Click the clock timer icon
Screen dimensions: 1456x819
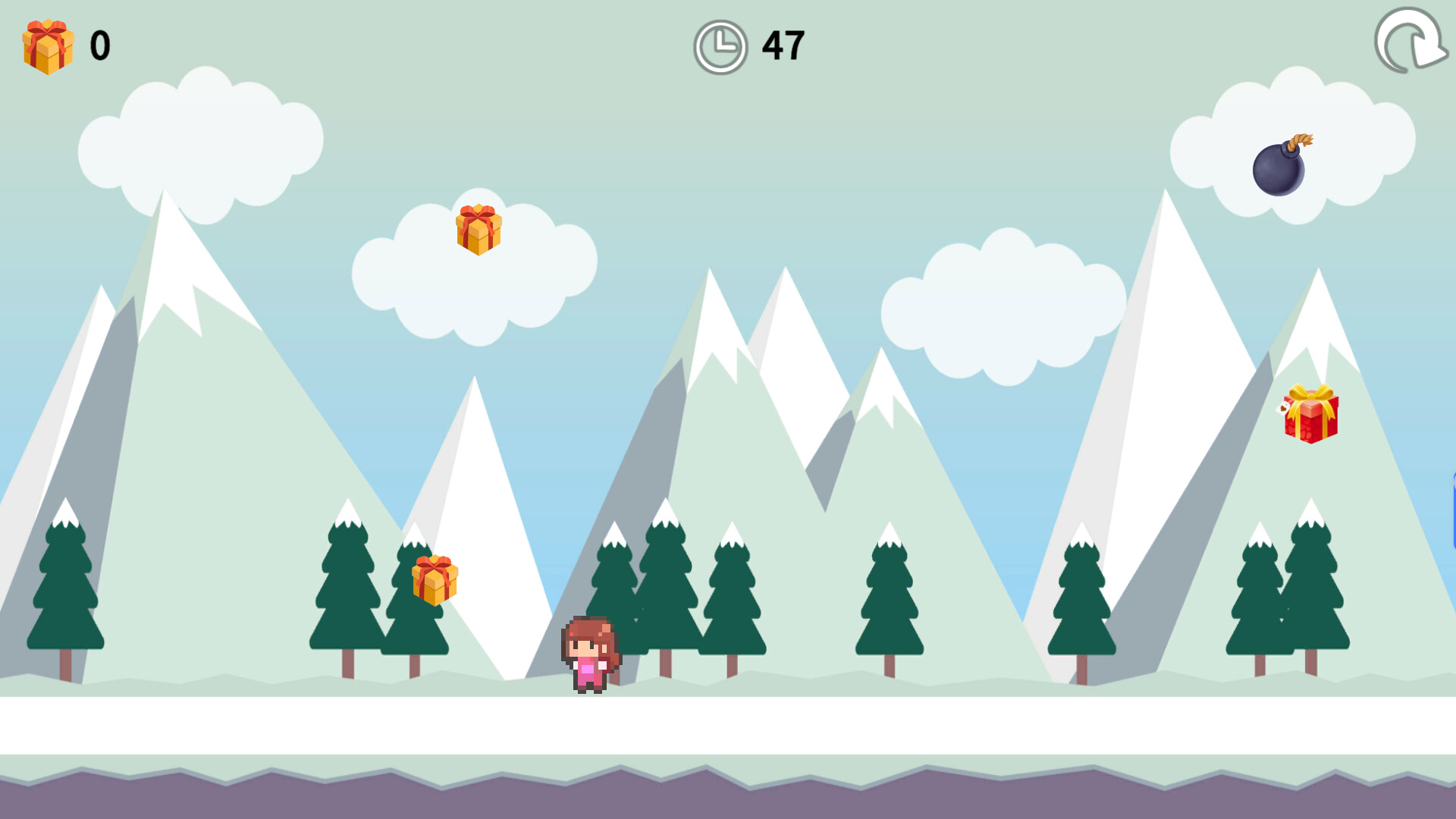[719, 45]
